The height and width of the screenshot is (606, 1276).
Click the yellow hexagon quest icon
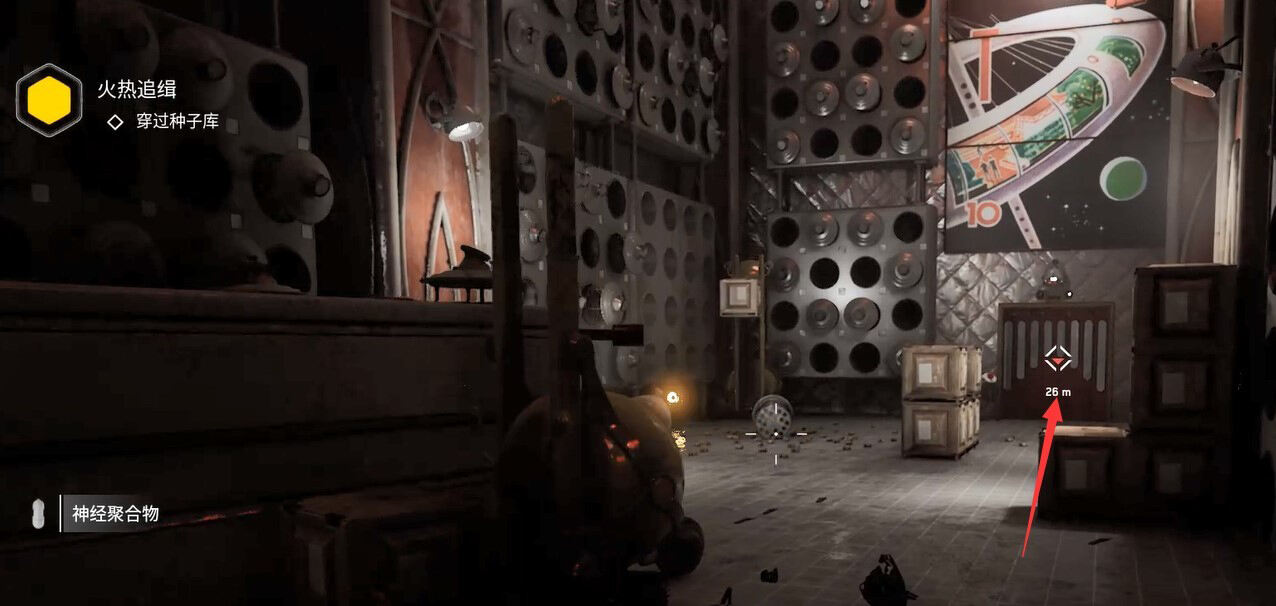pyautogui.click(x=49, y=100)
